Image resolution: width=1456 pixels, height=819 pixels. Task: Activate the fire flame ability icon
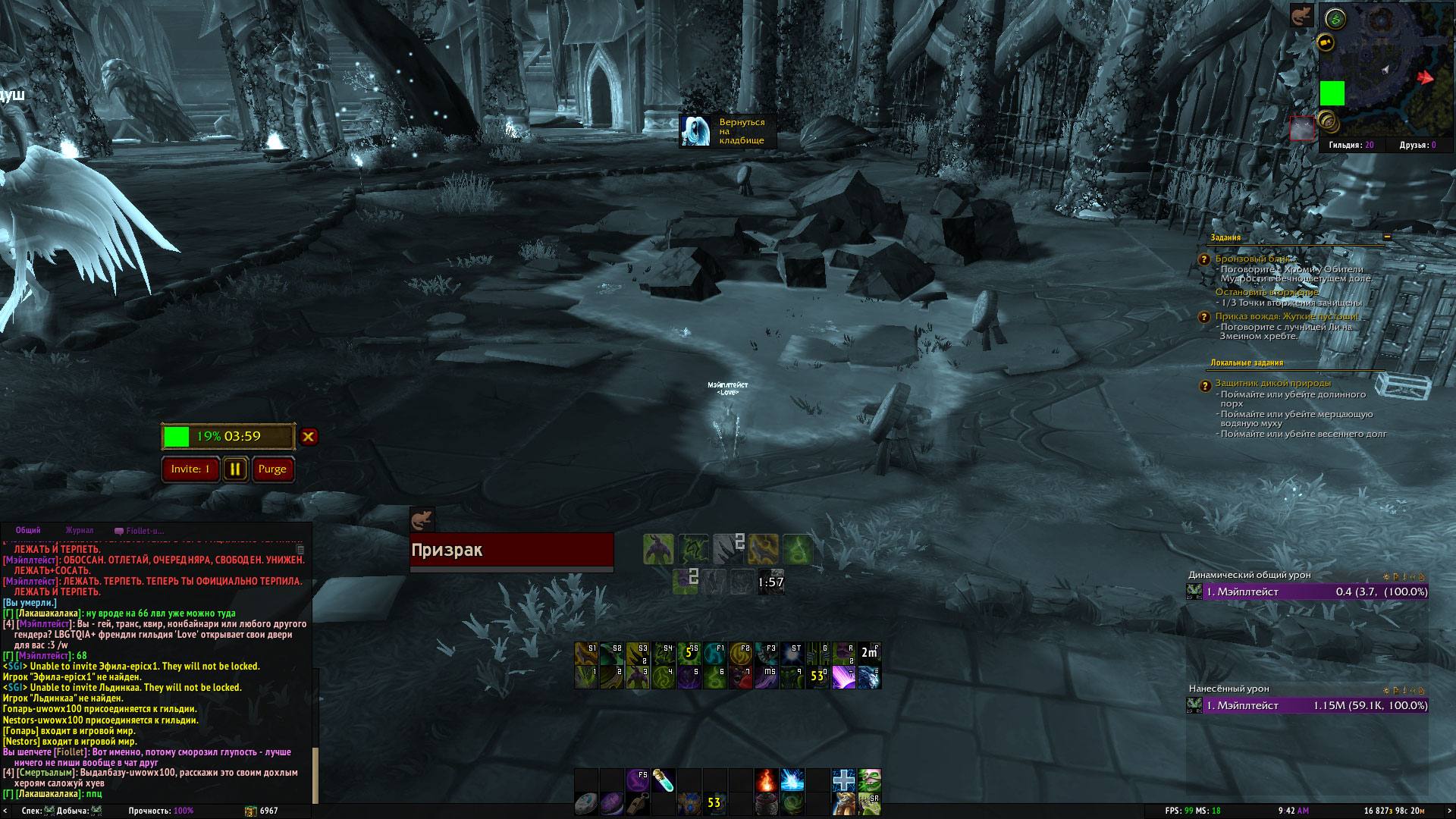(766, 780)
